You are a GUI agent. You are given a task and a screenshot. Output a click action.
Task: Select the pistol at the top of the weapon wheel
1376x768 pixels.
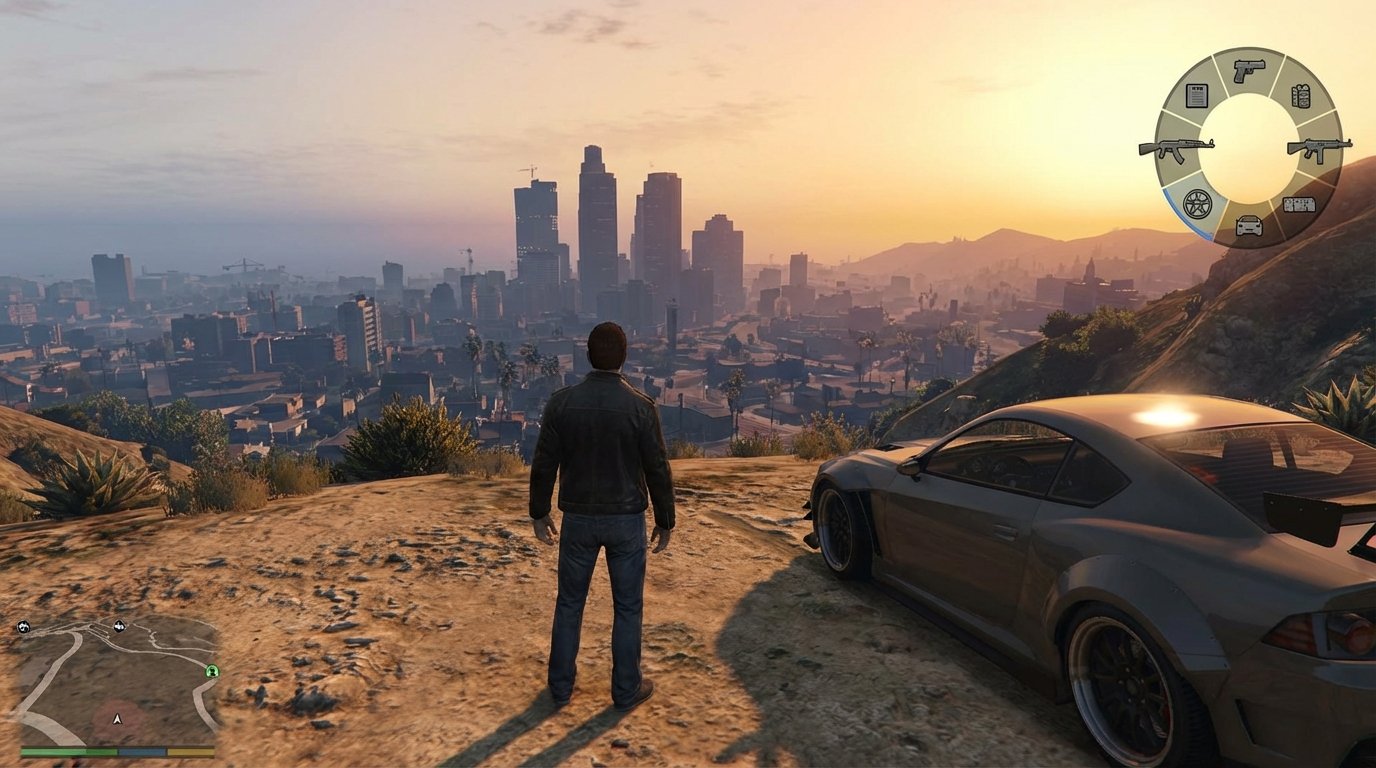tap(1248, 70)
